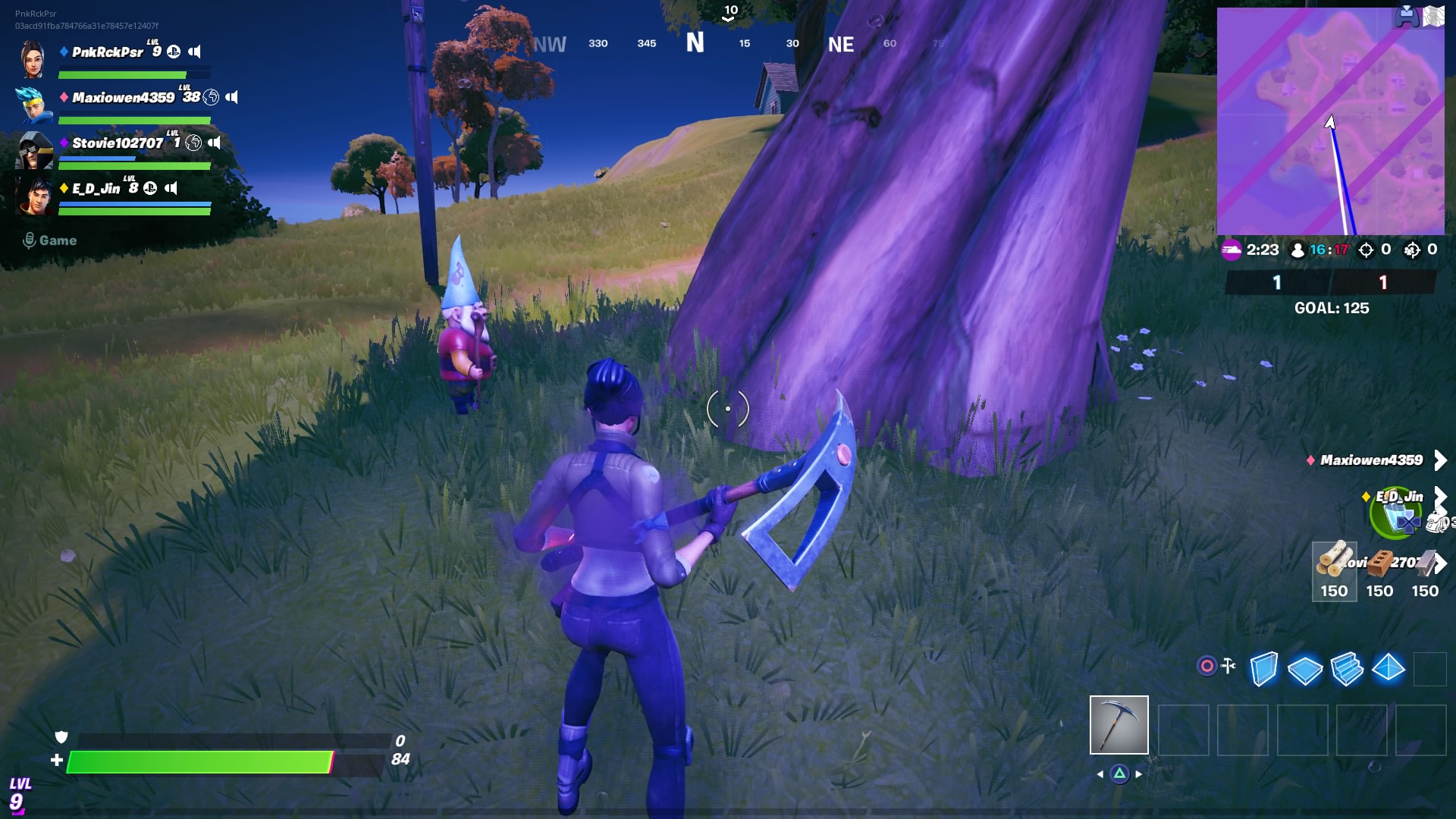Click Maxiowen4359's feed entry arrow

[x=1440, y=460]
